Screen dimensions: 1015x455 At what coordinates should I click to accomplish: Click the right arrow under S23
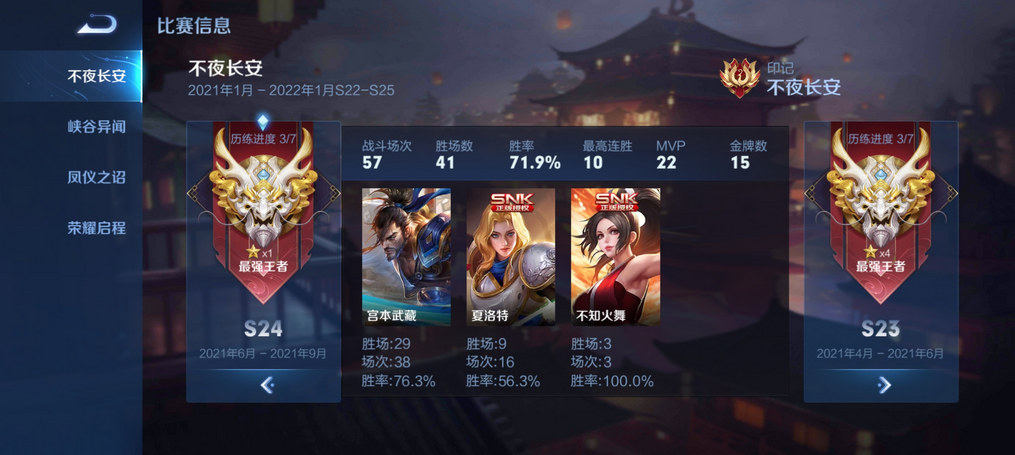pos(883,384)
